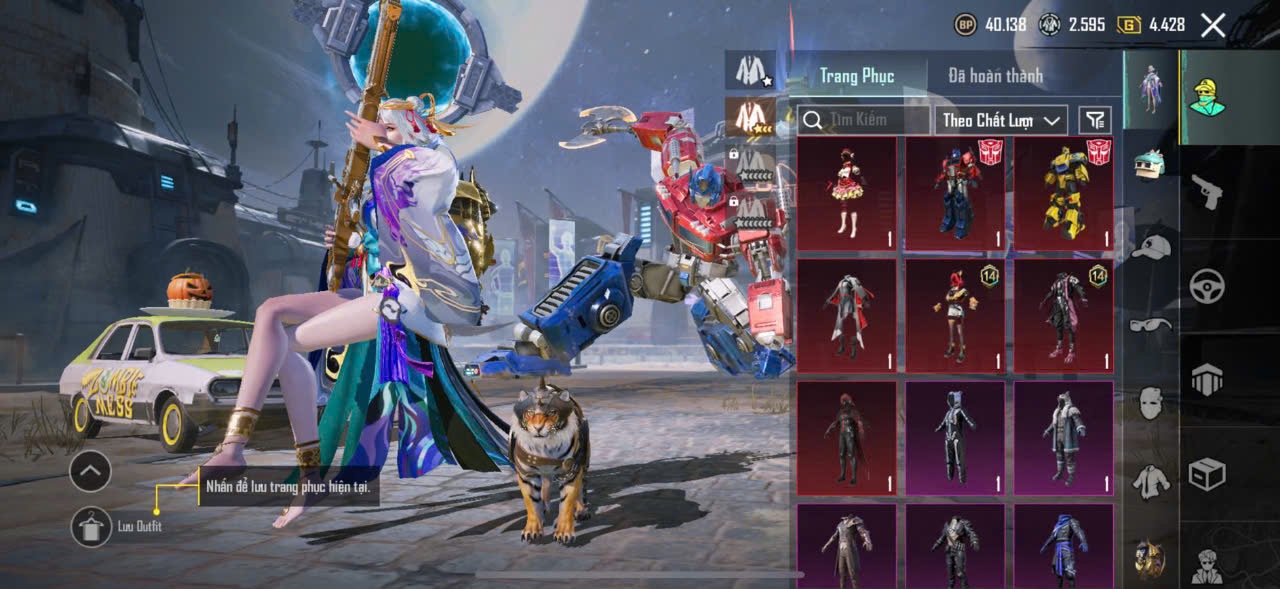Select the starred outfit preset icon

pyautogui.click(x=750, y=70)
